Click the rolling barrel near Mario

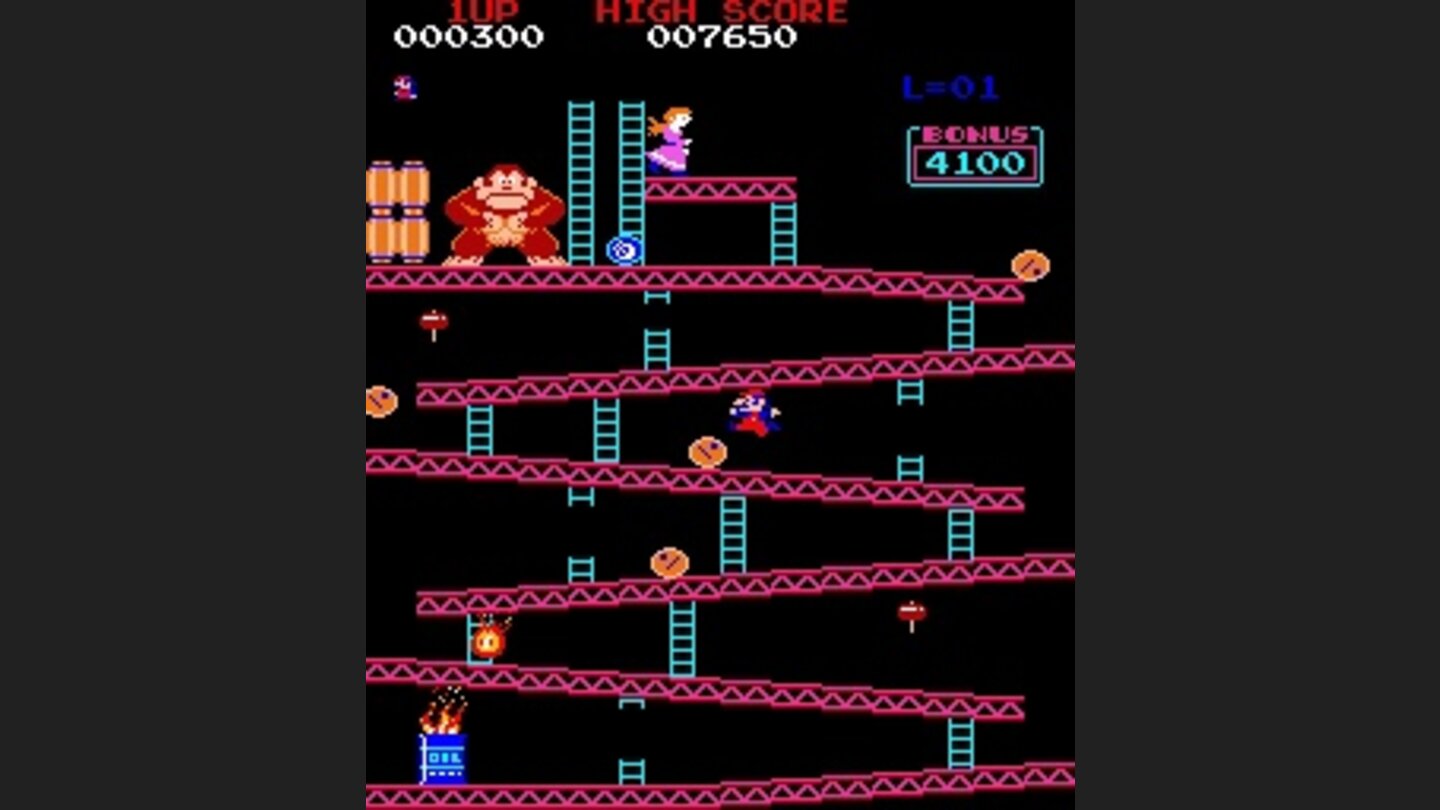point(710,452)
